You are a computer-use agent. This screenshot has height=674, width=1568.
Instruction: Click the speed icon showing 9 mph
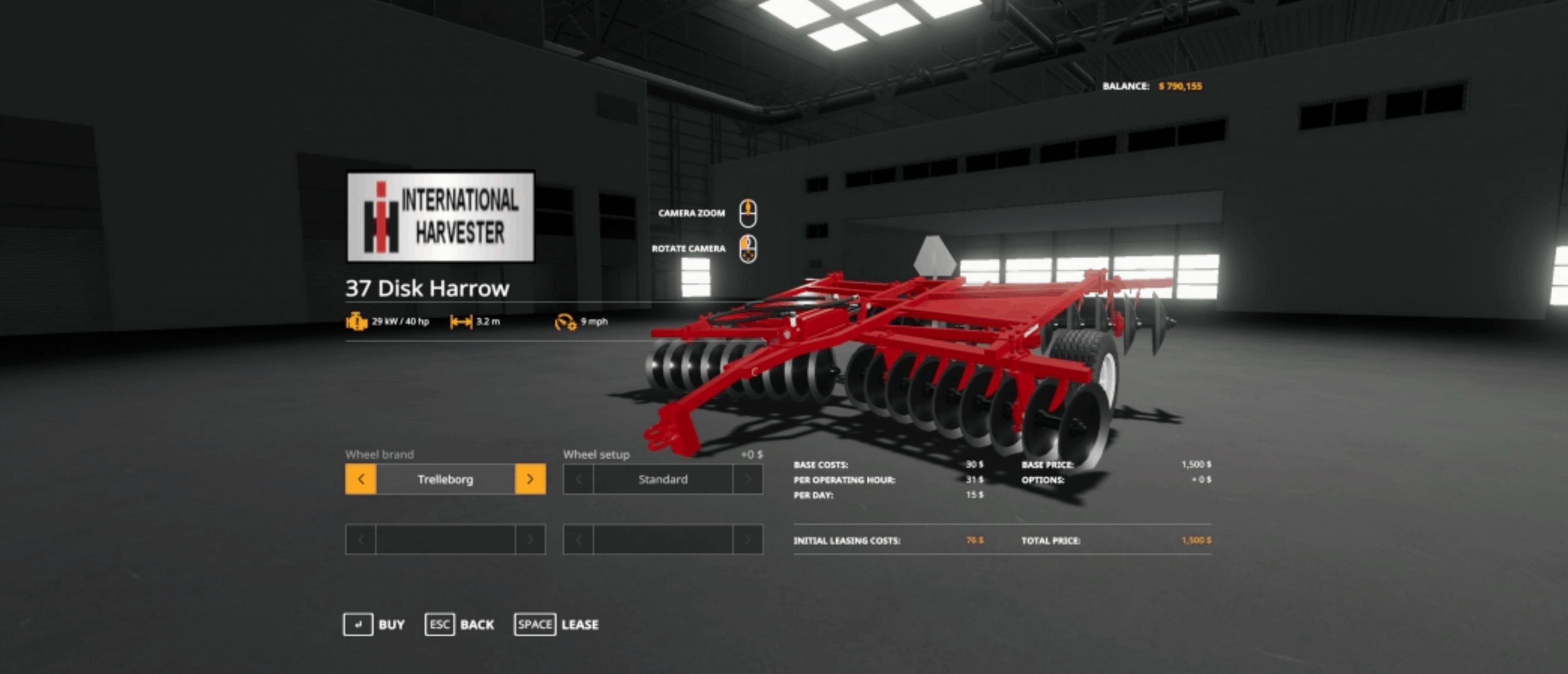[567, 323]
